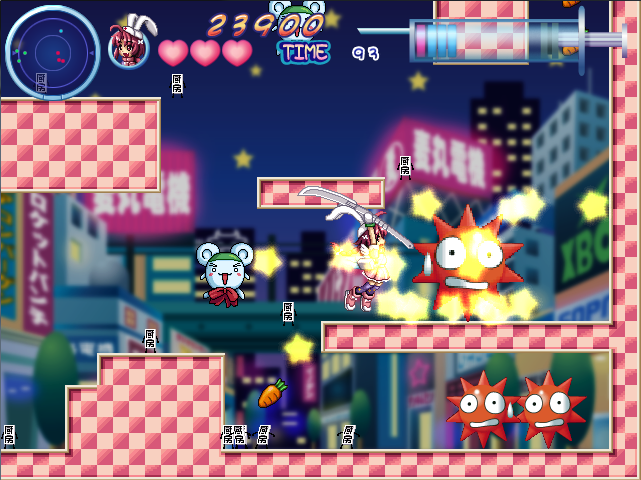The width and height of the screenshot is (641, 480).
Task: Click the circular radar minimap
Action: (x=52, y=52)
